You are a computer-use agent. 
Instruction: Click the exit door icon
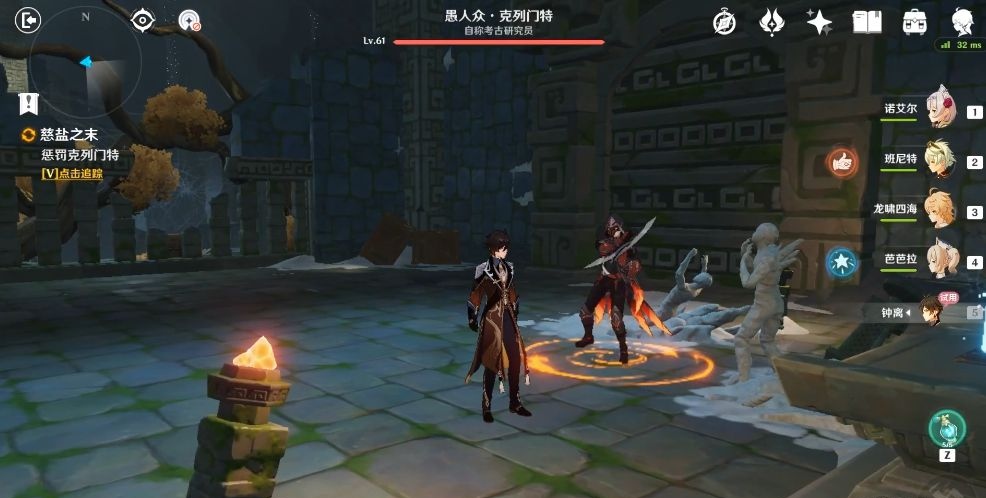click(29, 20)
